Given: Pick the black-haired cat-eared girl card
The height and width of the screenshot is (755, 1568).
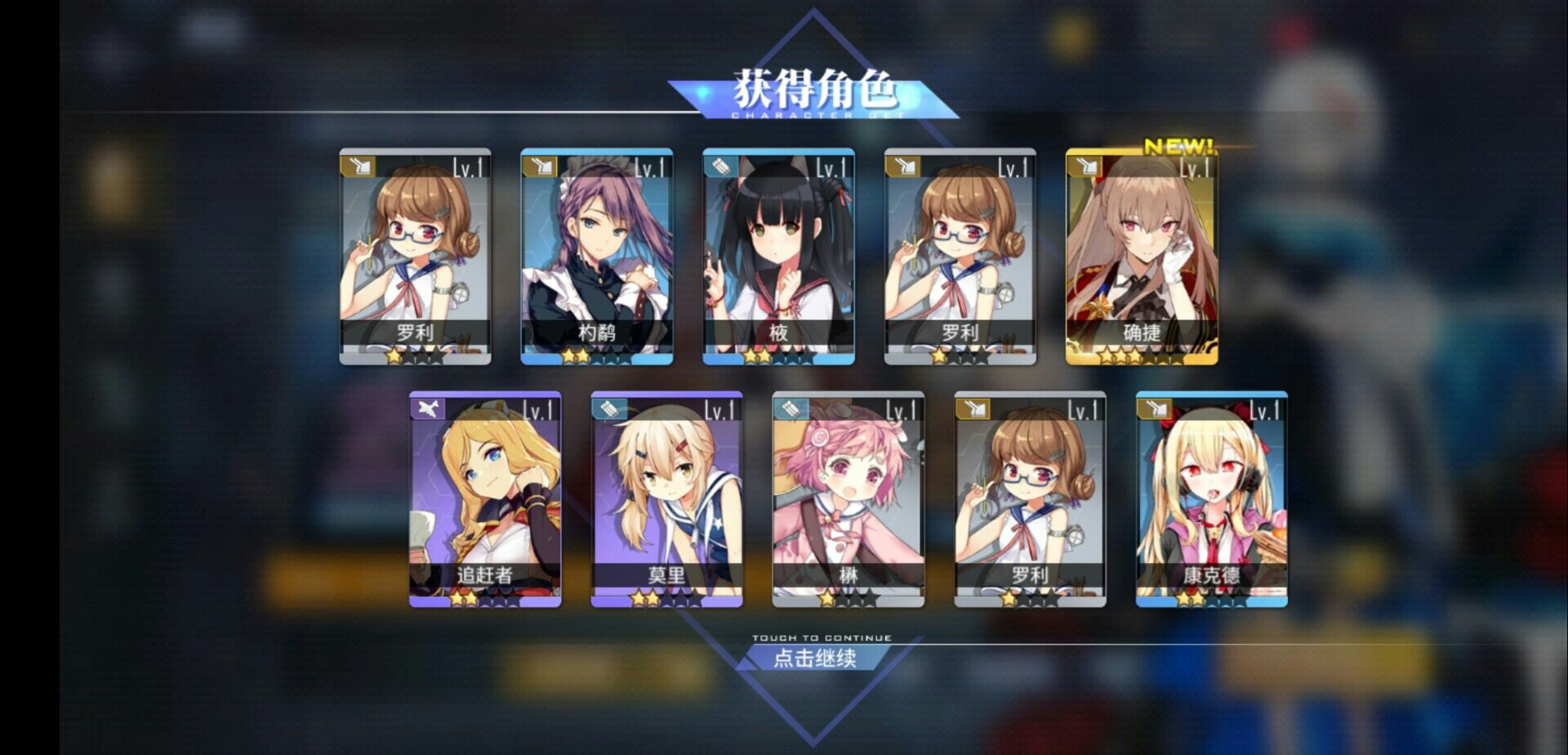Looking at the screenshot, I should (778, 256).
